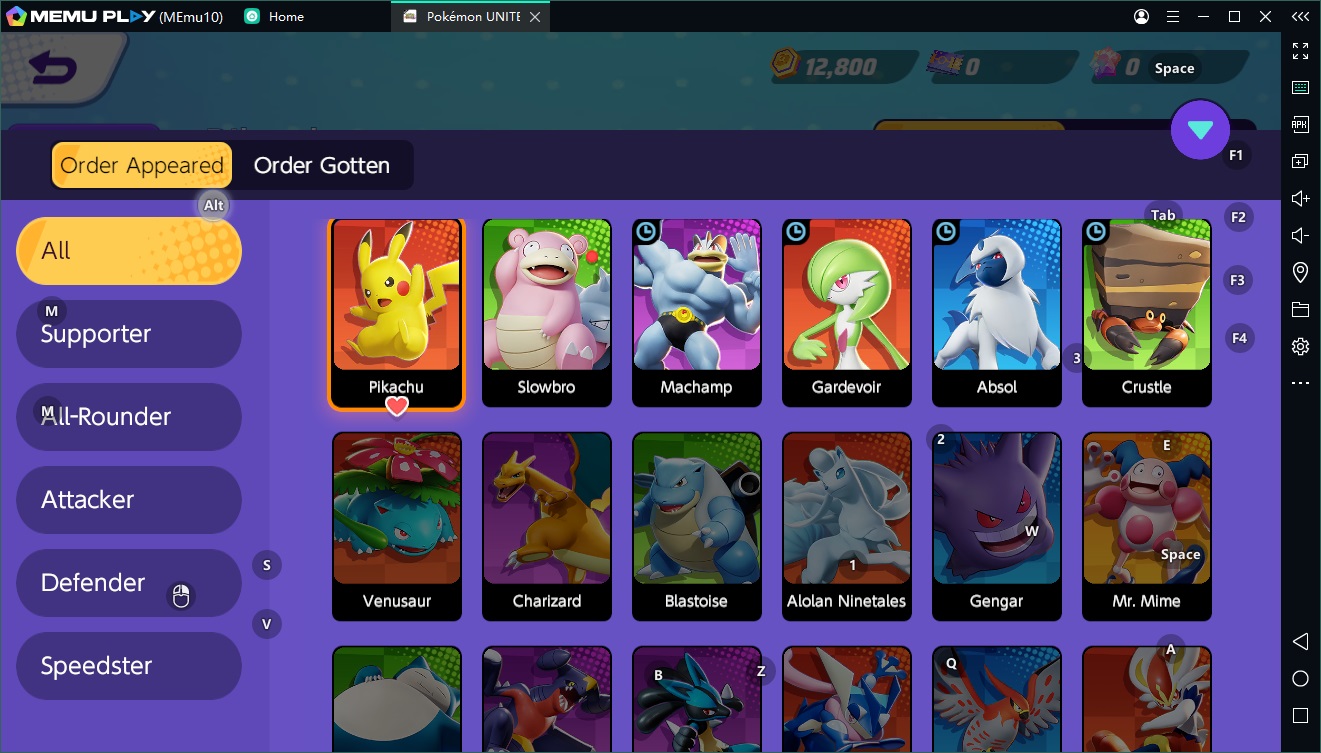Image resolution: width=1321 pixels, height=753 pixels.
Task: Select the APK install icon
Action: (1300, 123)
